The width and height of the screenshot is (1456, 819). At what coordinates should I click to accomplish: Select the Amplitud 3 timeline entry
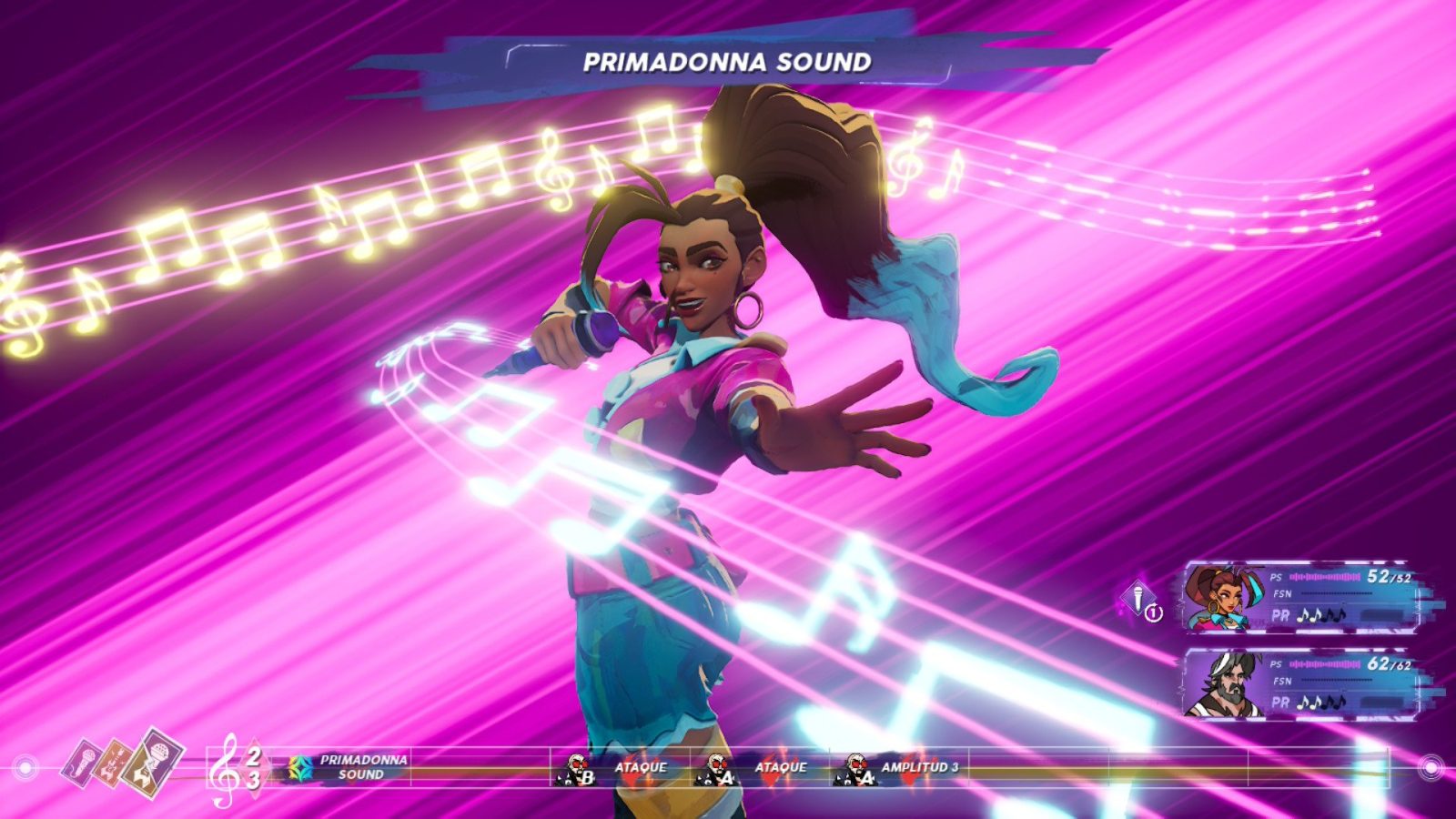[x=899, y=768]
